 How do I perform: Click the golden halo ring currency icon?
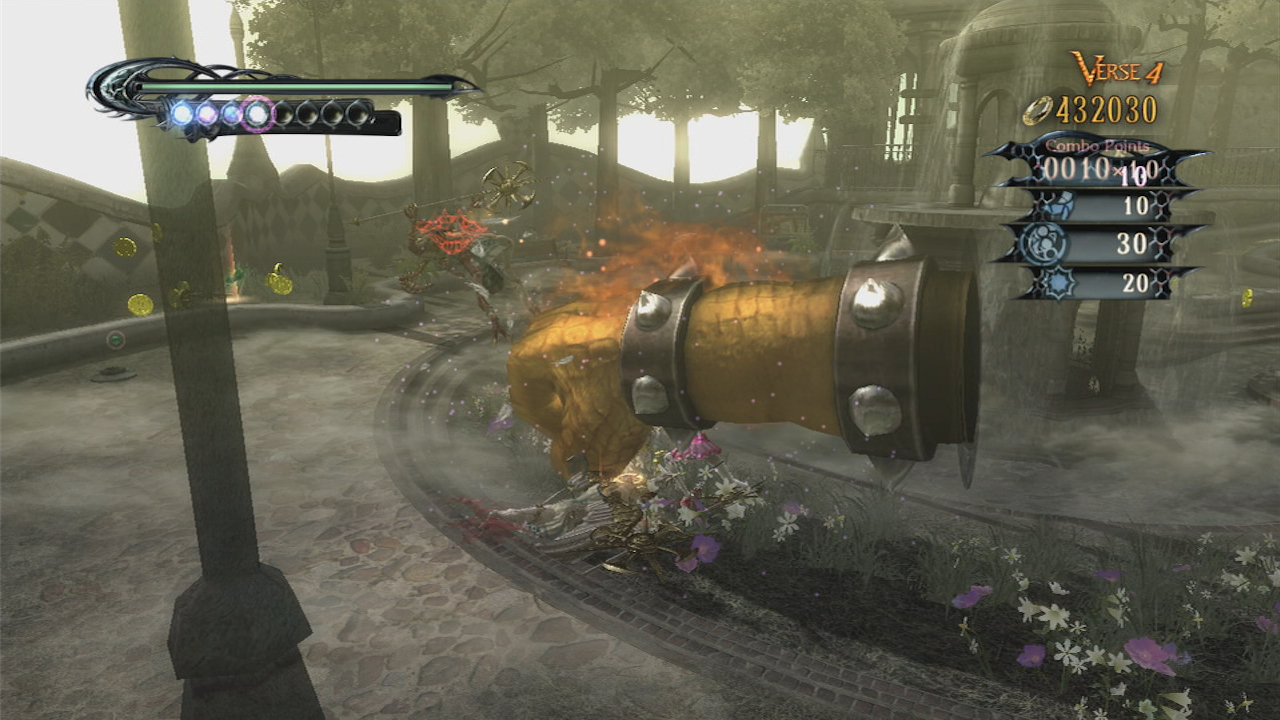[1036, 111]
